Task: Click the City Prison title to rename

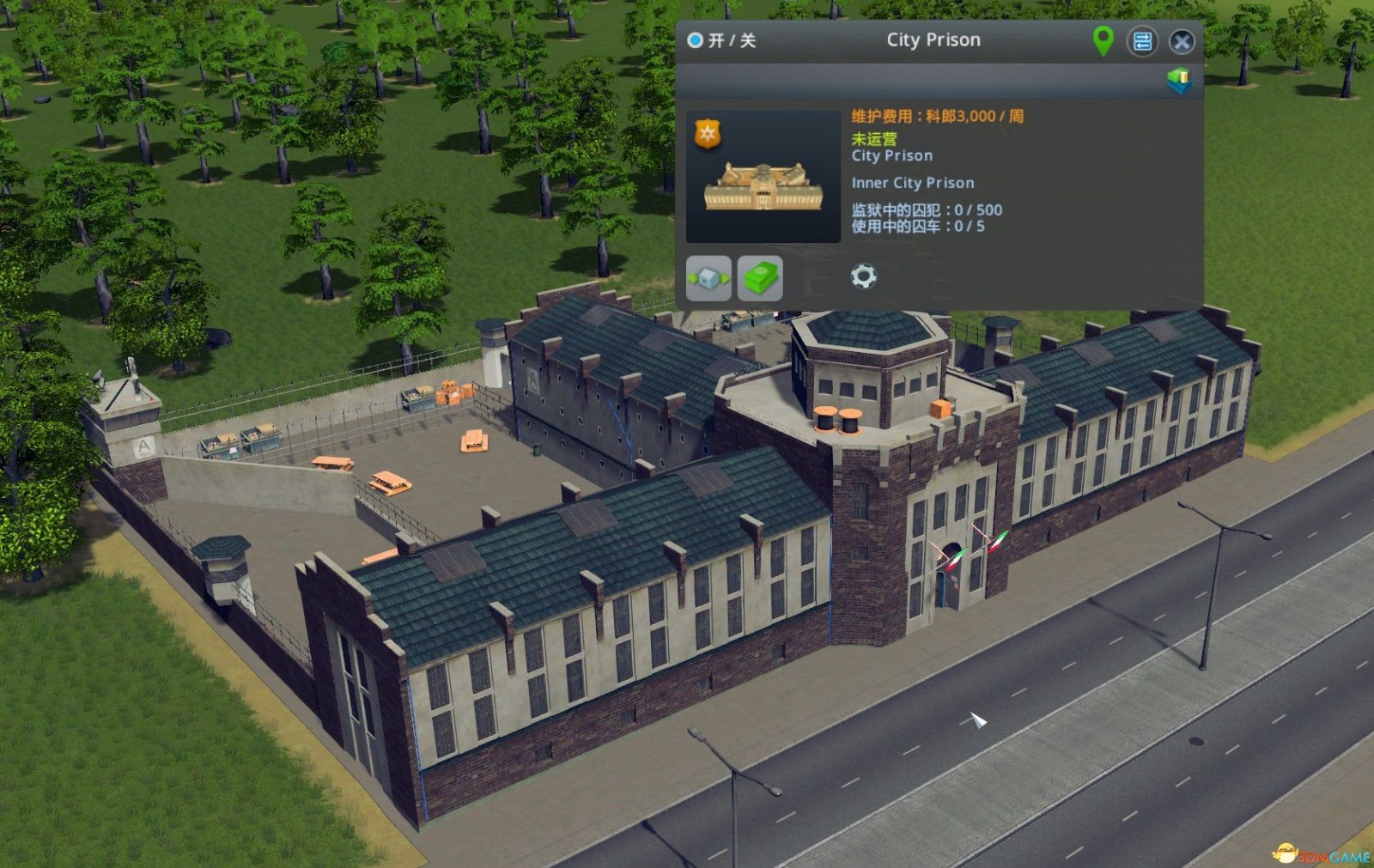Action: (x=933, y=40)
